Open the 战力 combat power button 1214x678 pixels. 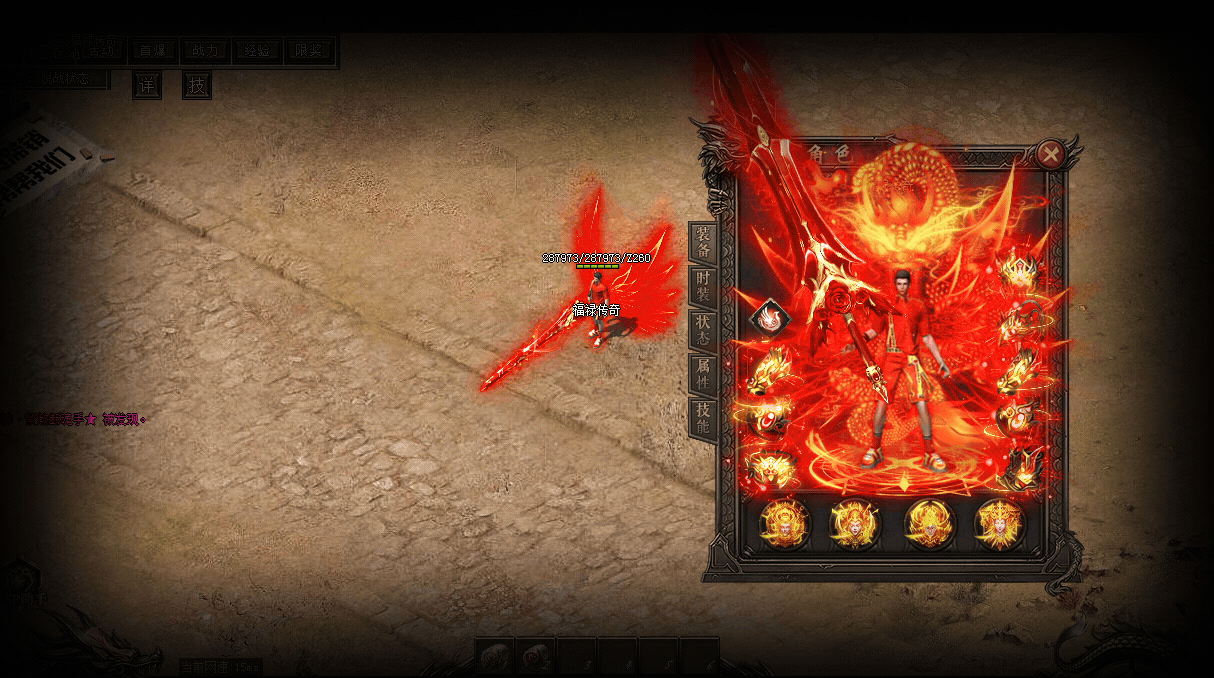click(x=205, y=51)
